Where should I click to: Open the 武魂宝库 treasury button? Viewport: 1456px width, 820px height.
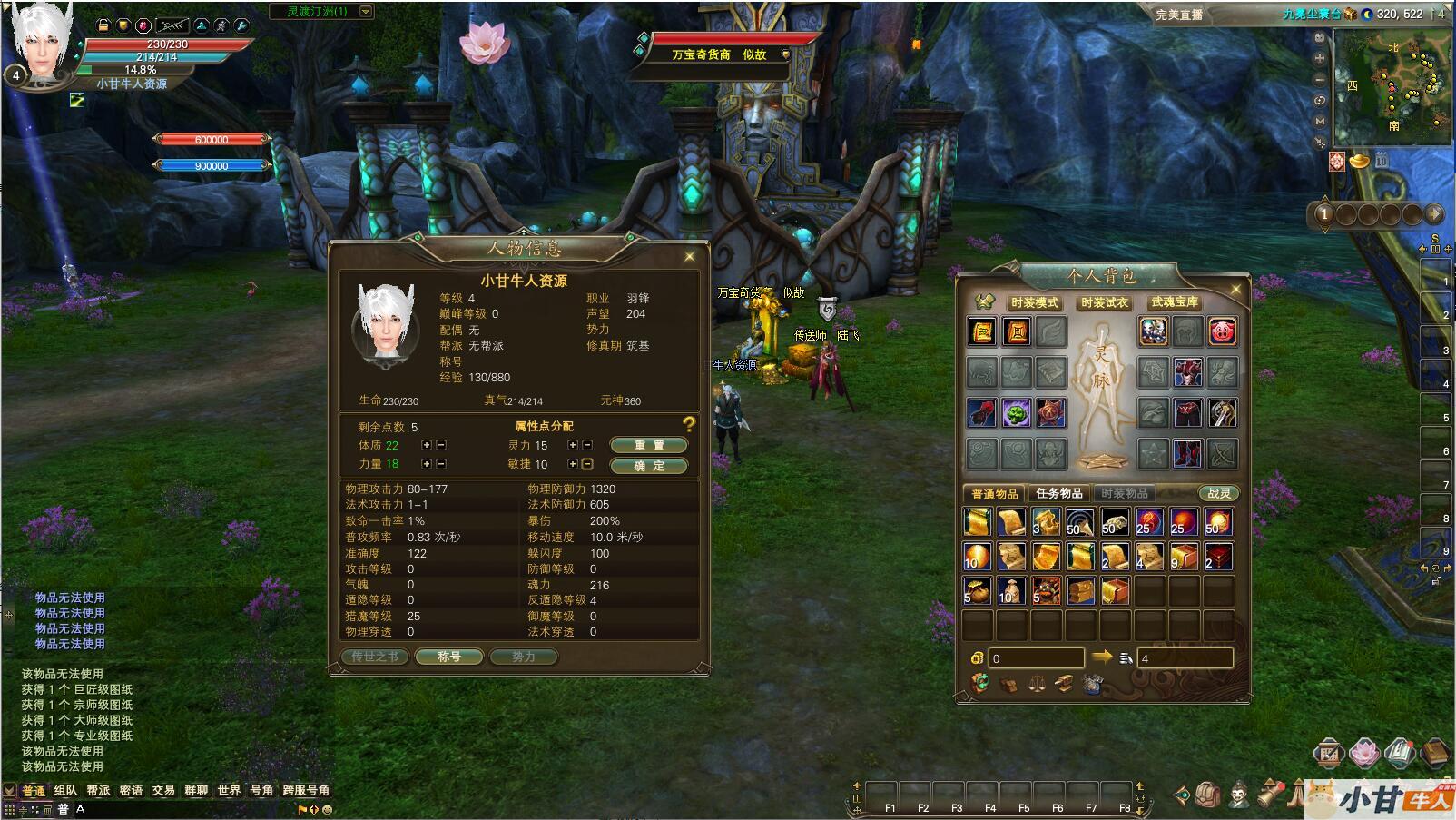pos(1175,302)
